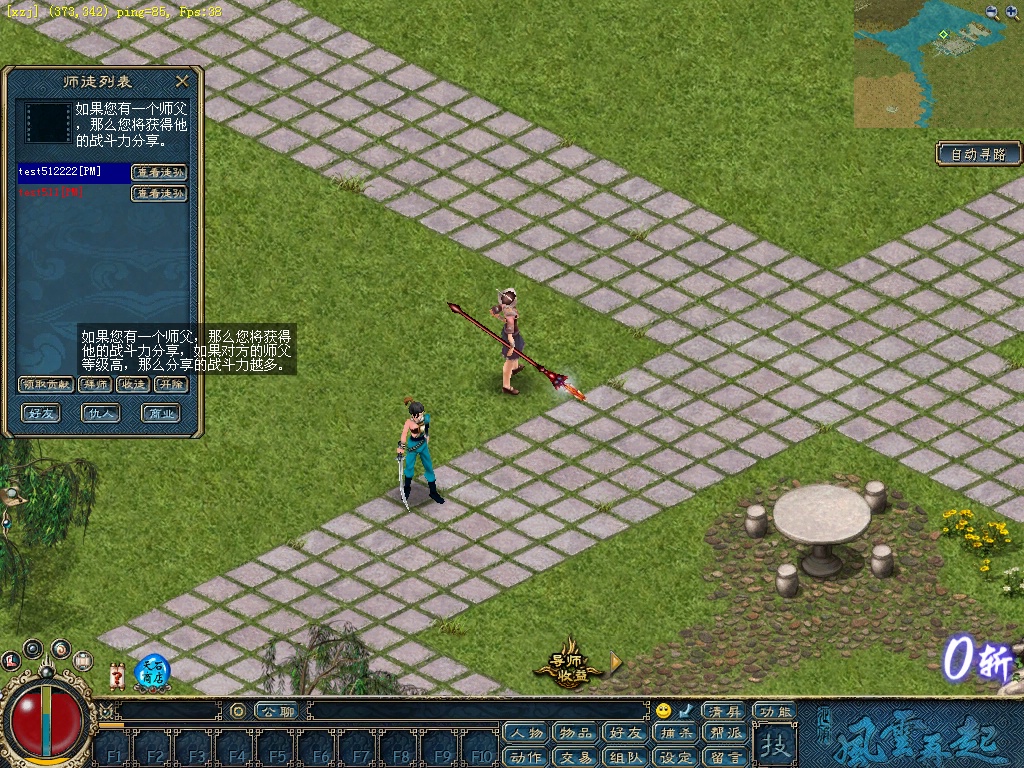Switch to the 仇人 tab
1024x768 pixels.
click(x=100, y=412)
